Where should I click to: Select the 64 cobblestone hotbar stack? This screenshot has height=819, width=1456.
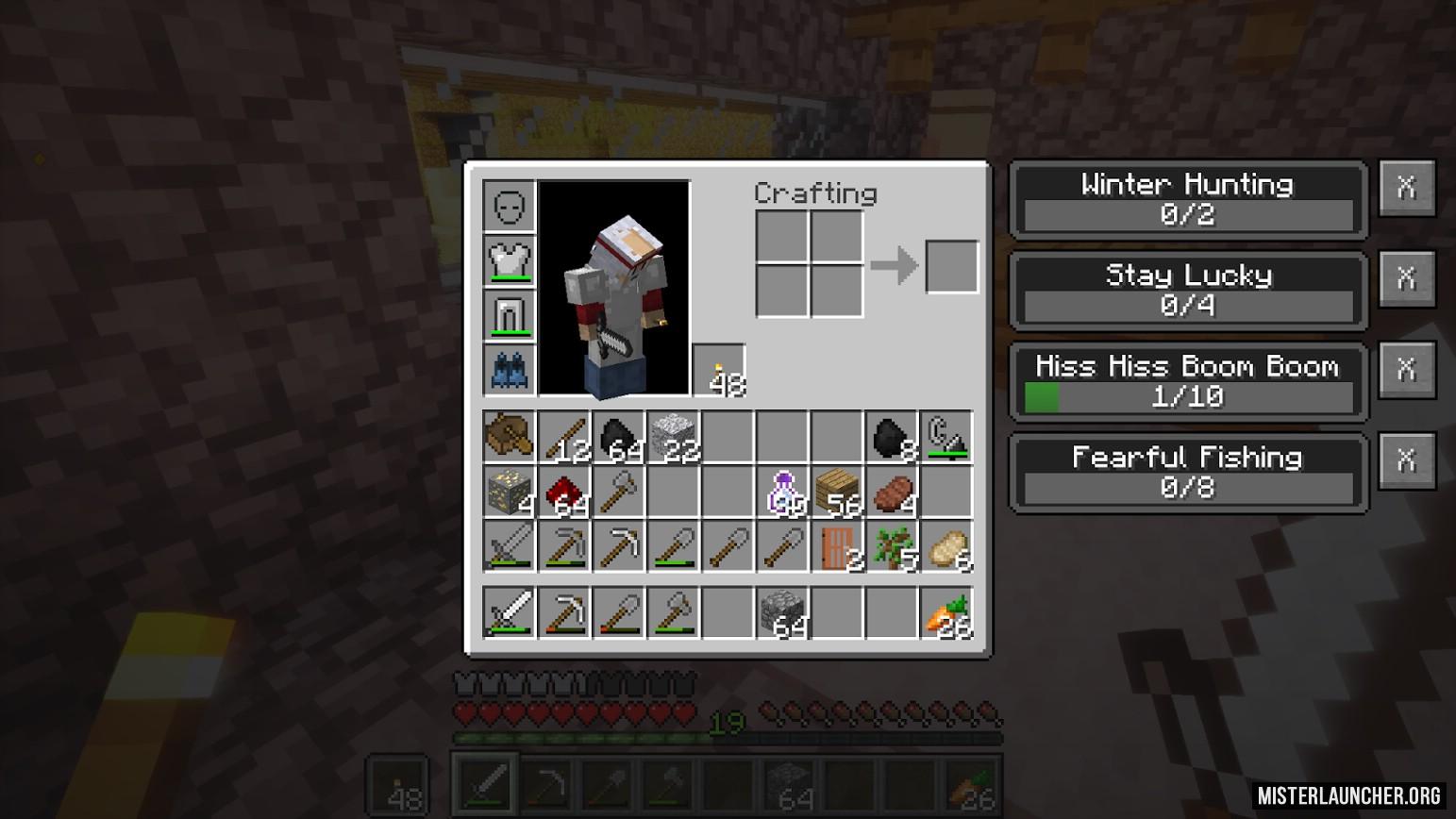[x=783, y=613]
